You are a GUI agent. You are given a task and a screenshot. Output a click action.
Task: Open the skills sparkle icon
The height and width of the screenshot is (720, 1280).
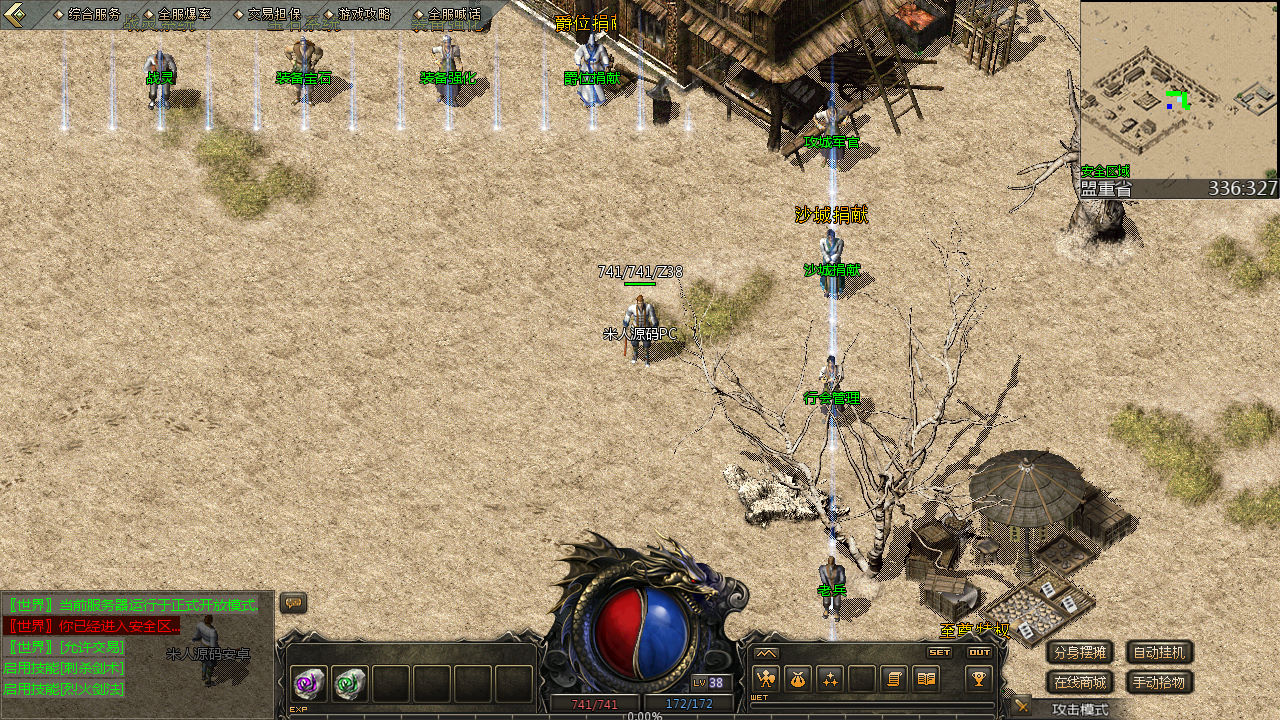pyautogui.click(x=830, y=679)
